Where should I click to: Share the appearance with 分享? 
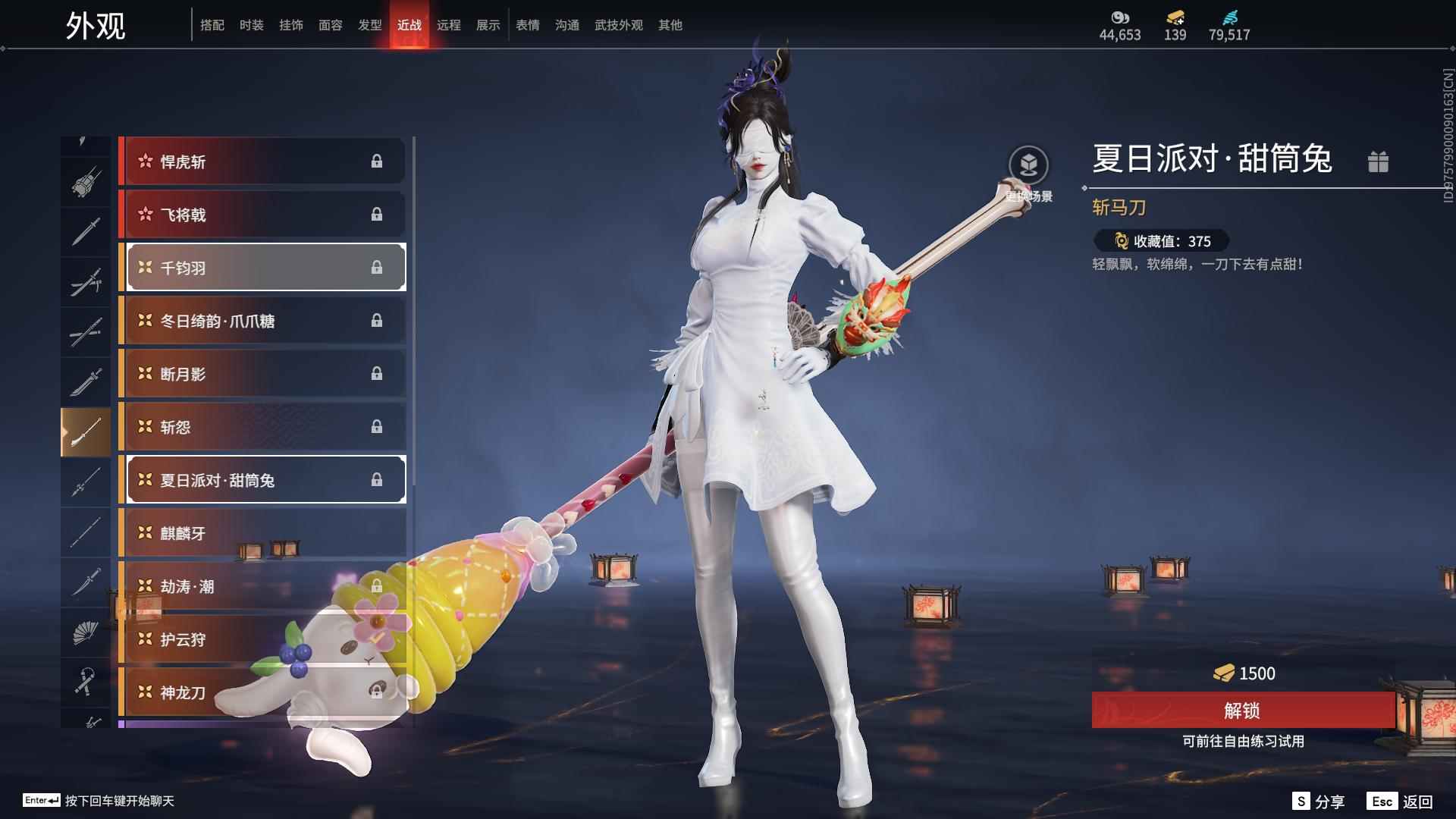point(1319,802)
